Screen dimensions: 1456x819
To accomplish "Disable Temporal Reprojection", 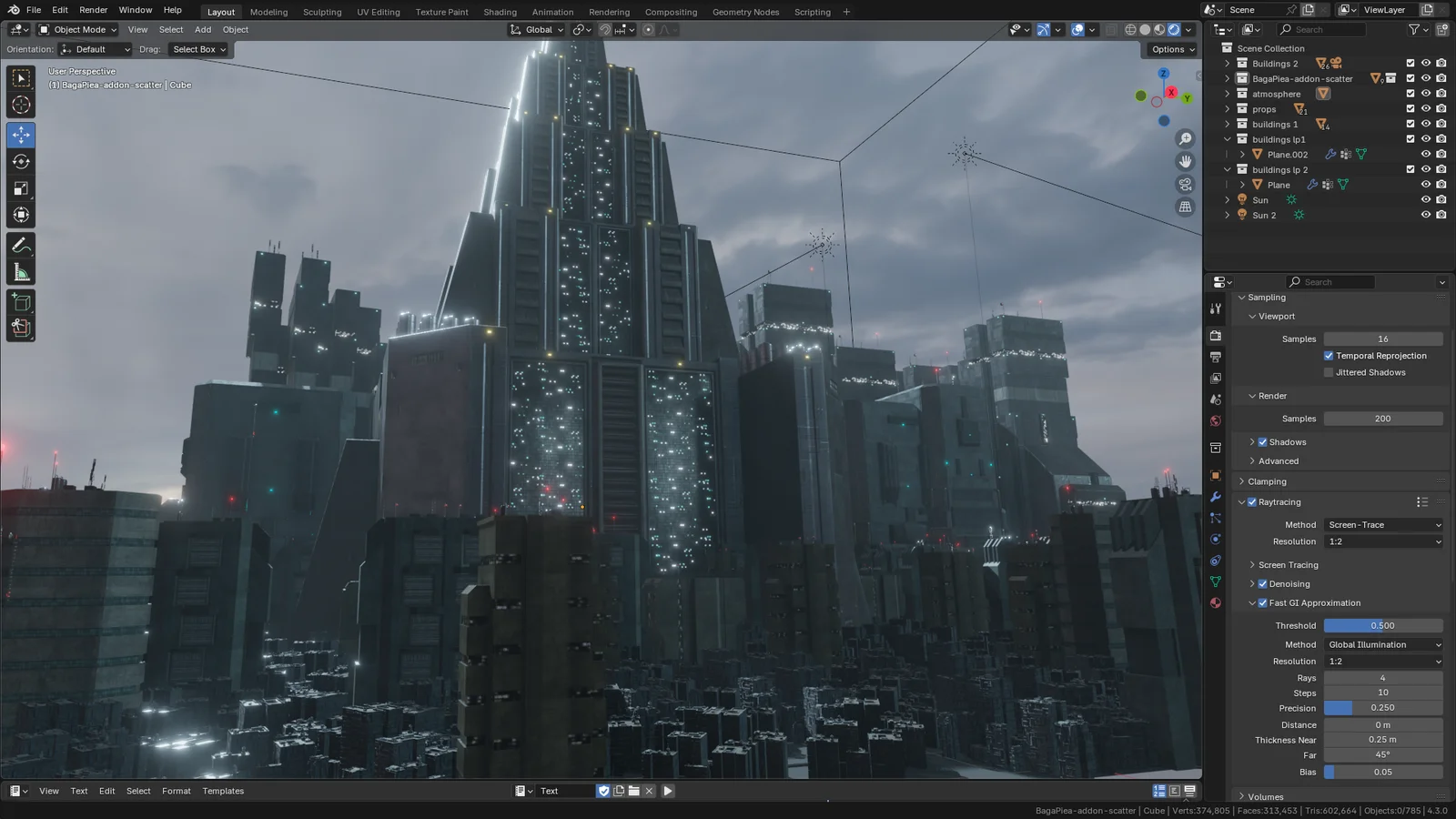I will pyautogui.click(x=1329, y=356).
